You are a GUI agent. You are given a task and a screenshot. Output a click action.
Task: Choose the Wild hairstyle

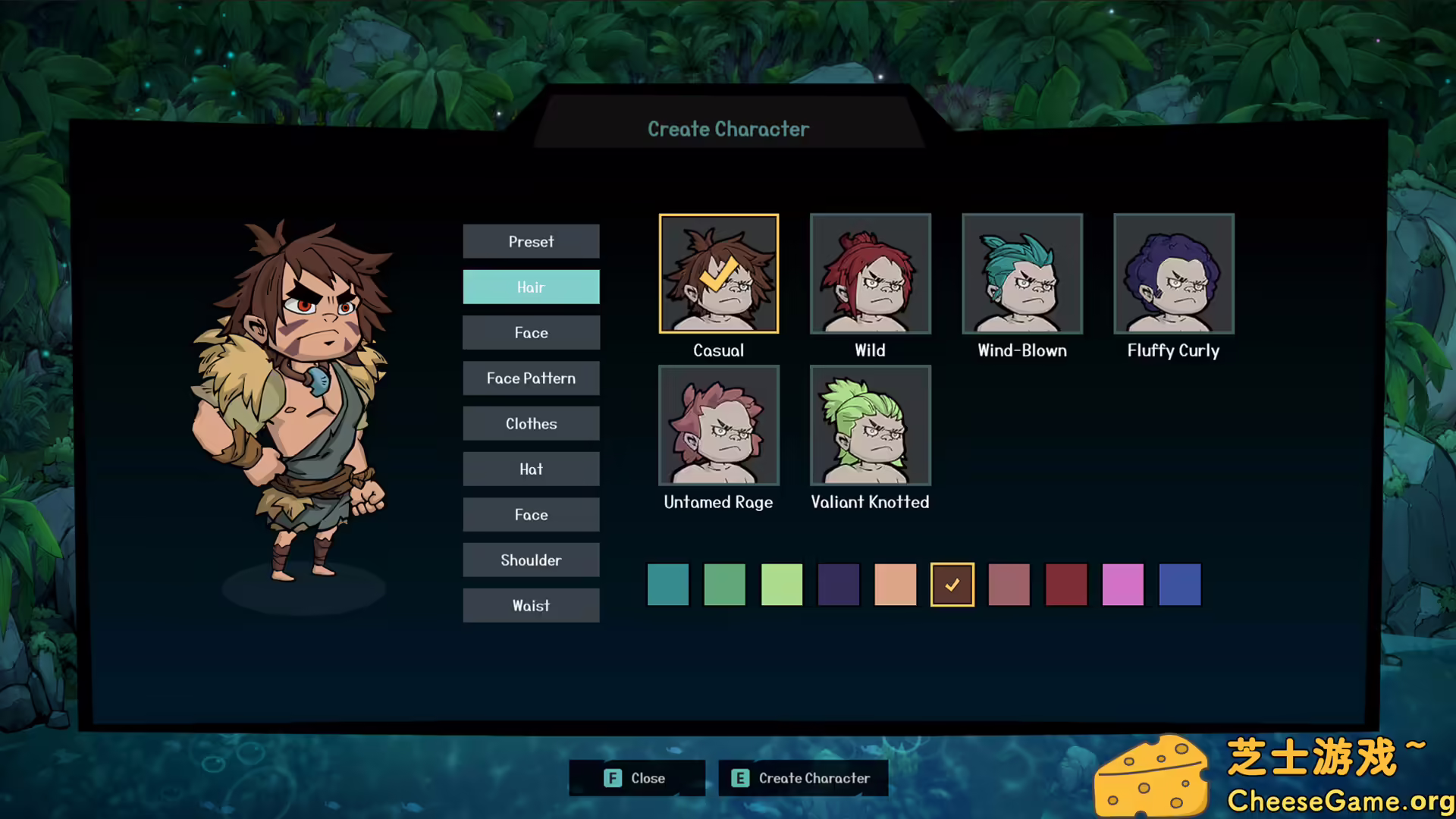click(x=870, y=274)
